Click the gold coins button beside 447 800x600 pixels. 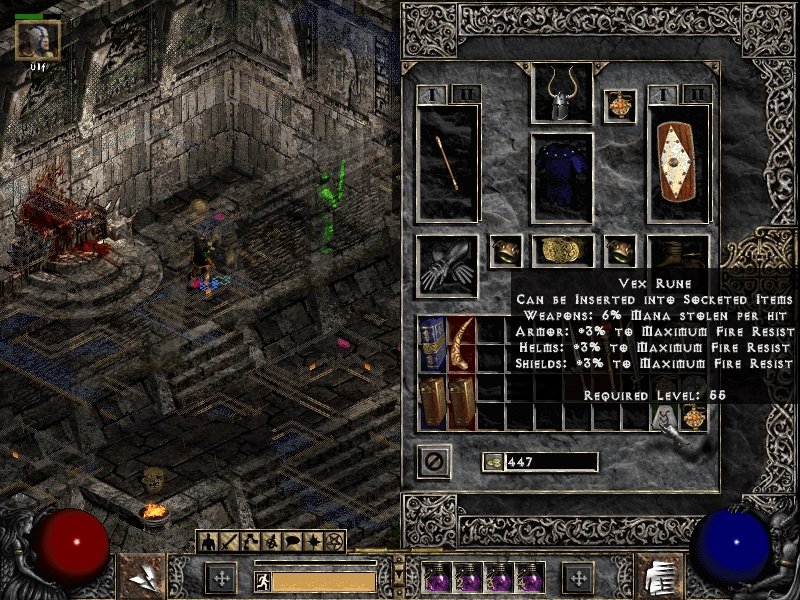[x=493, y=462]
